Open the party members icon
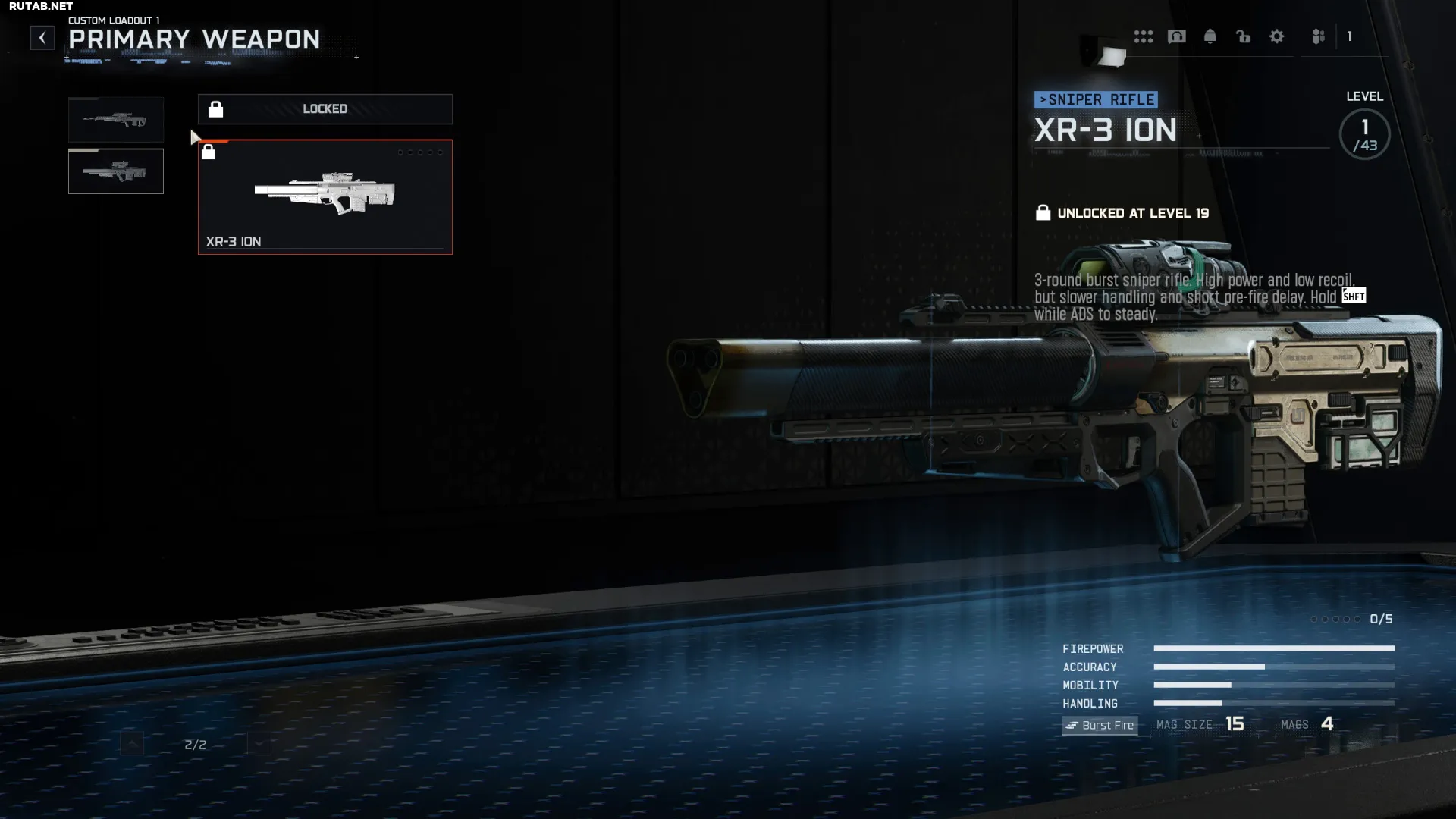Screen dimensions: 1456x819 pos(1319,36)
